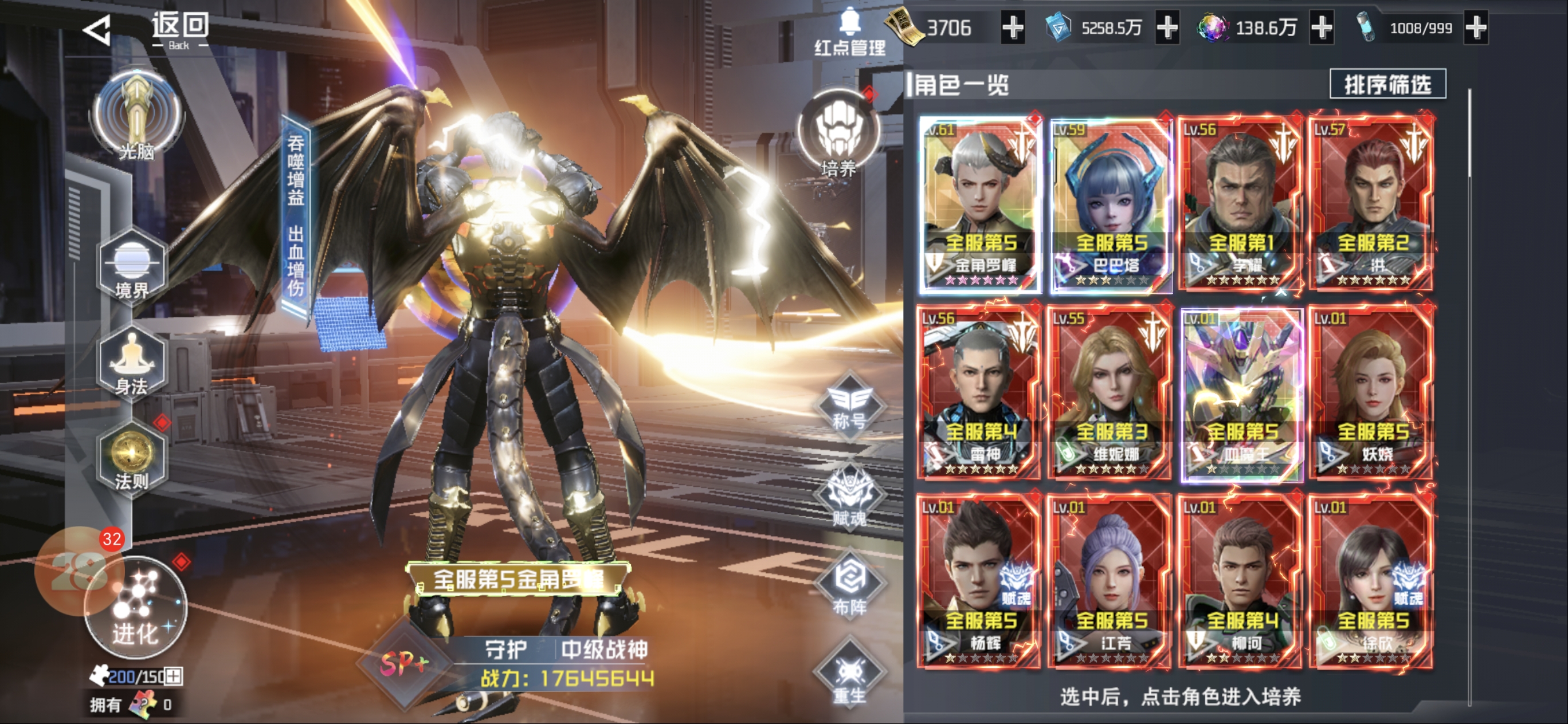The width and height of the screenshot is (1568, 724).
Task: Open the 身法 movement panel
Action: coord(131,363)
